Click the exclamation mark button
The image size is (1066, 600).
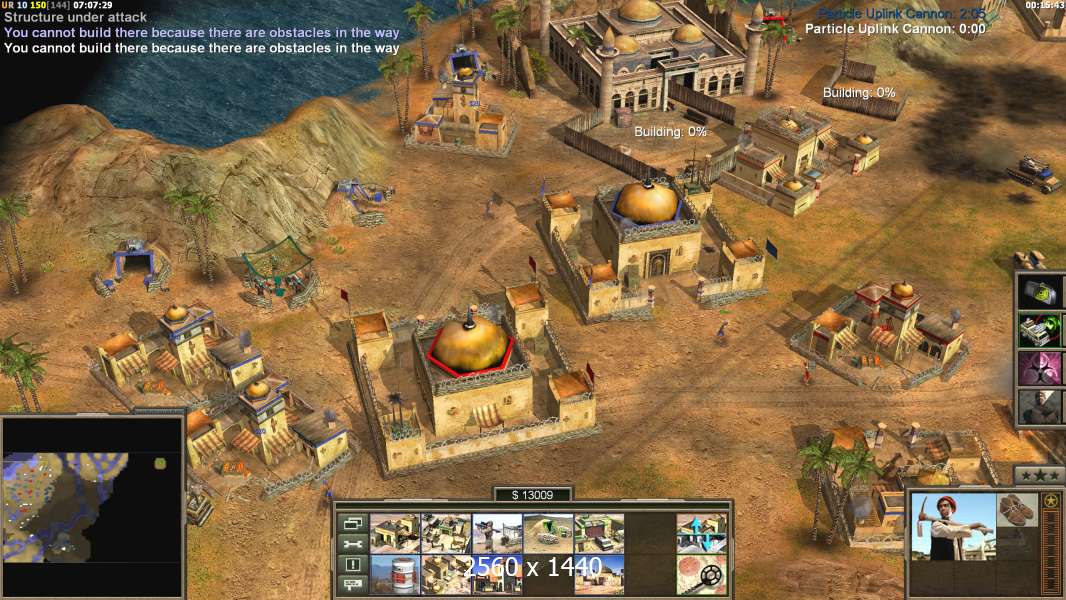pos(352,565)
